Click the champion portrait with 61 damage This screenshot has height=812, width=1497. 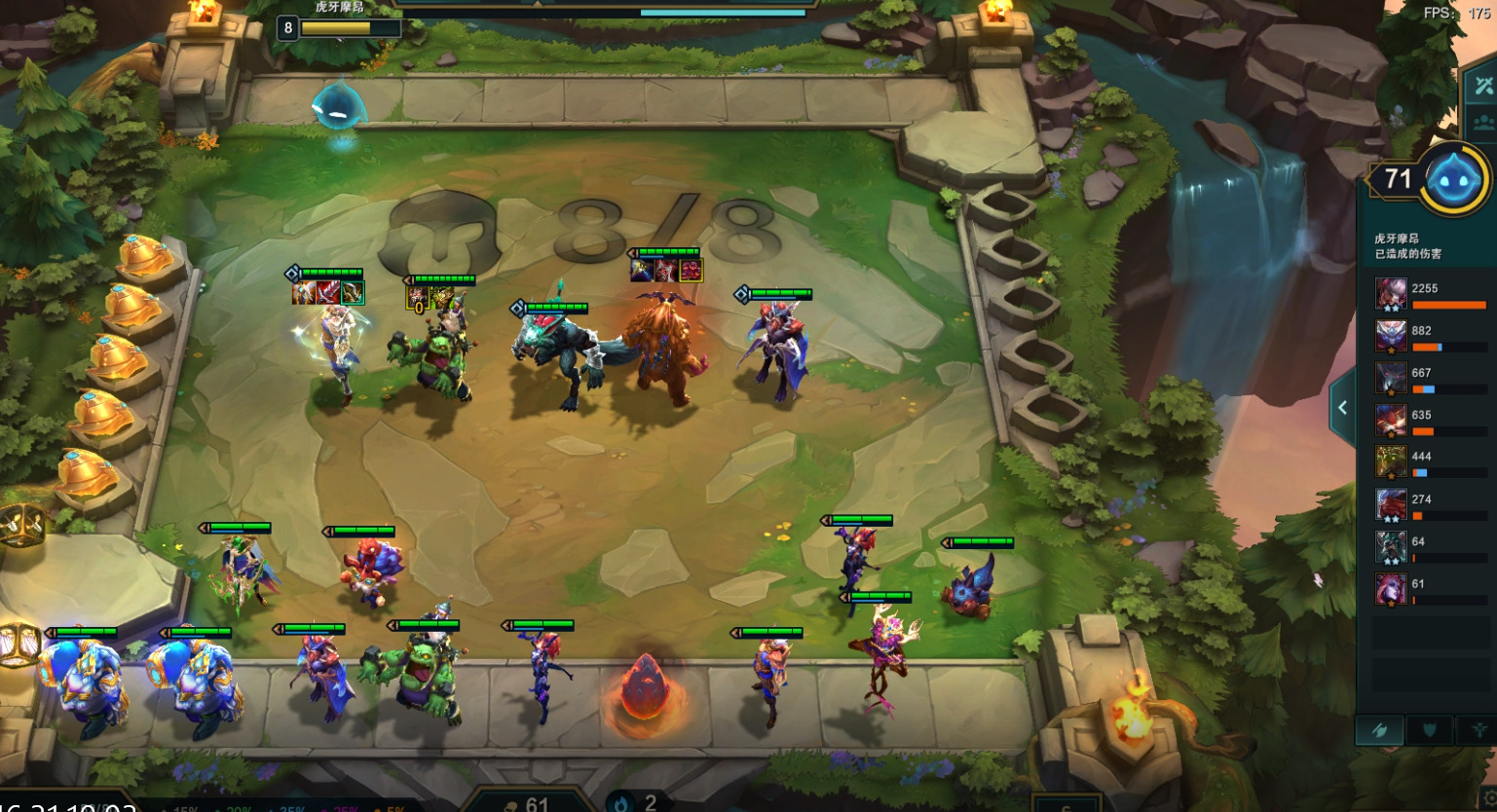point(1391,589)
